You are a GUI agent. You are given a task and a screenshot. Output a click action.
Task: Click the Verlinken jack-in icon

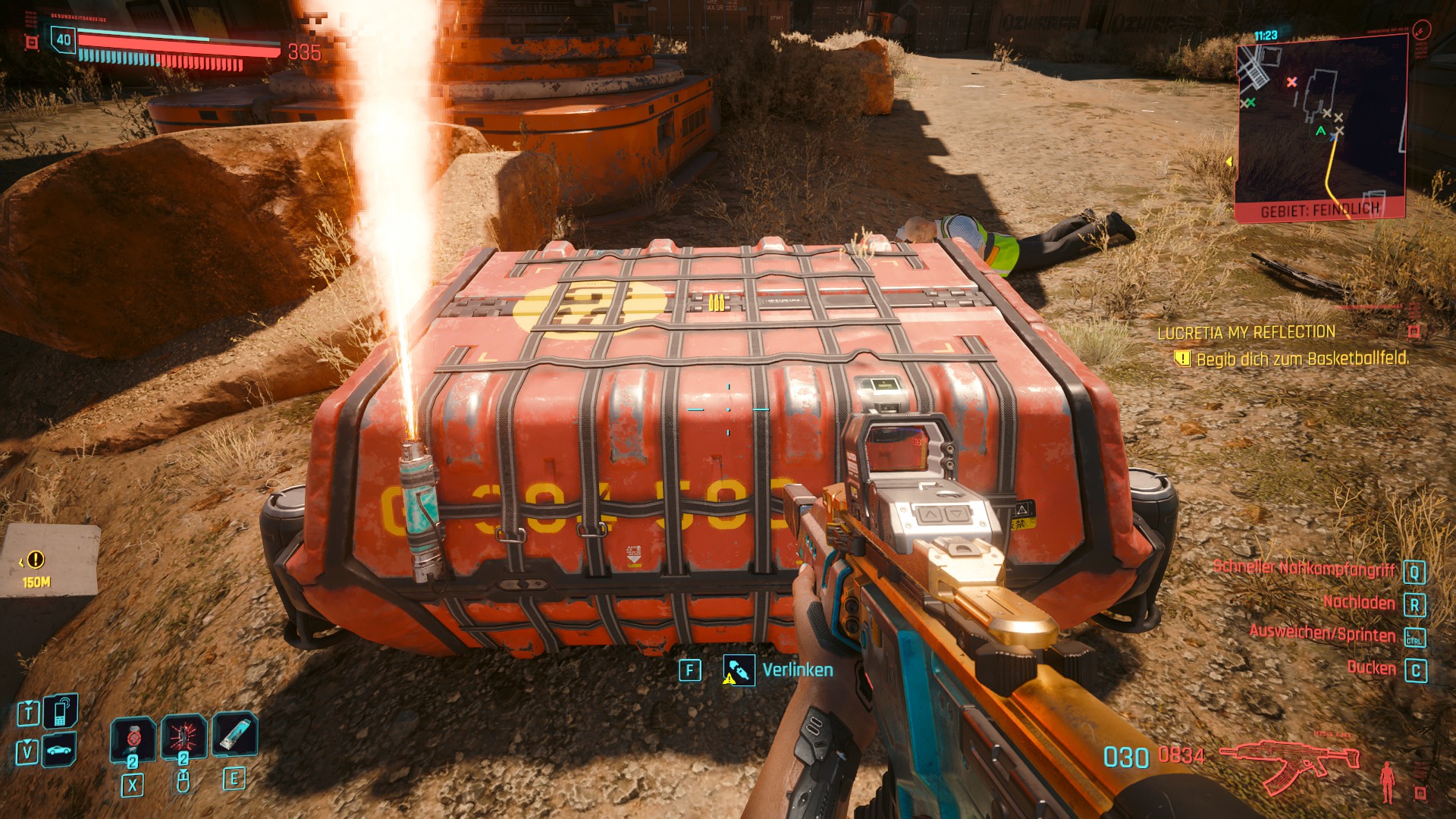point(739,670)
